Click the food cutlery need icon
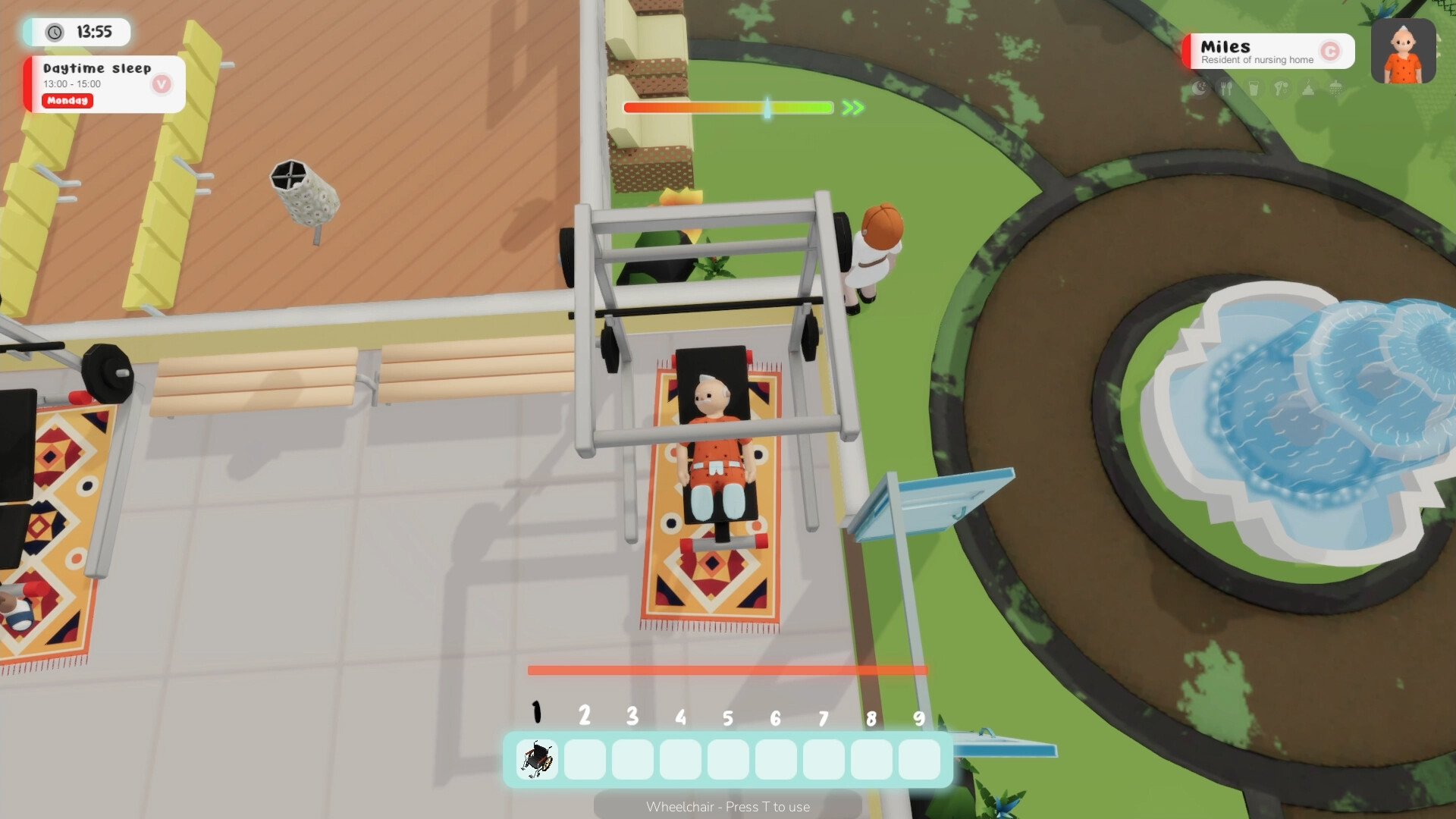 tap(1226, 88)
